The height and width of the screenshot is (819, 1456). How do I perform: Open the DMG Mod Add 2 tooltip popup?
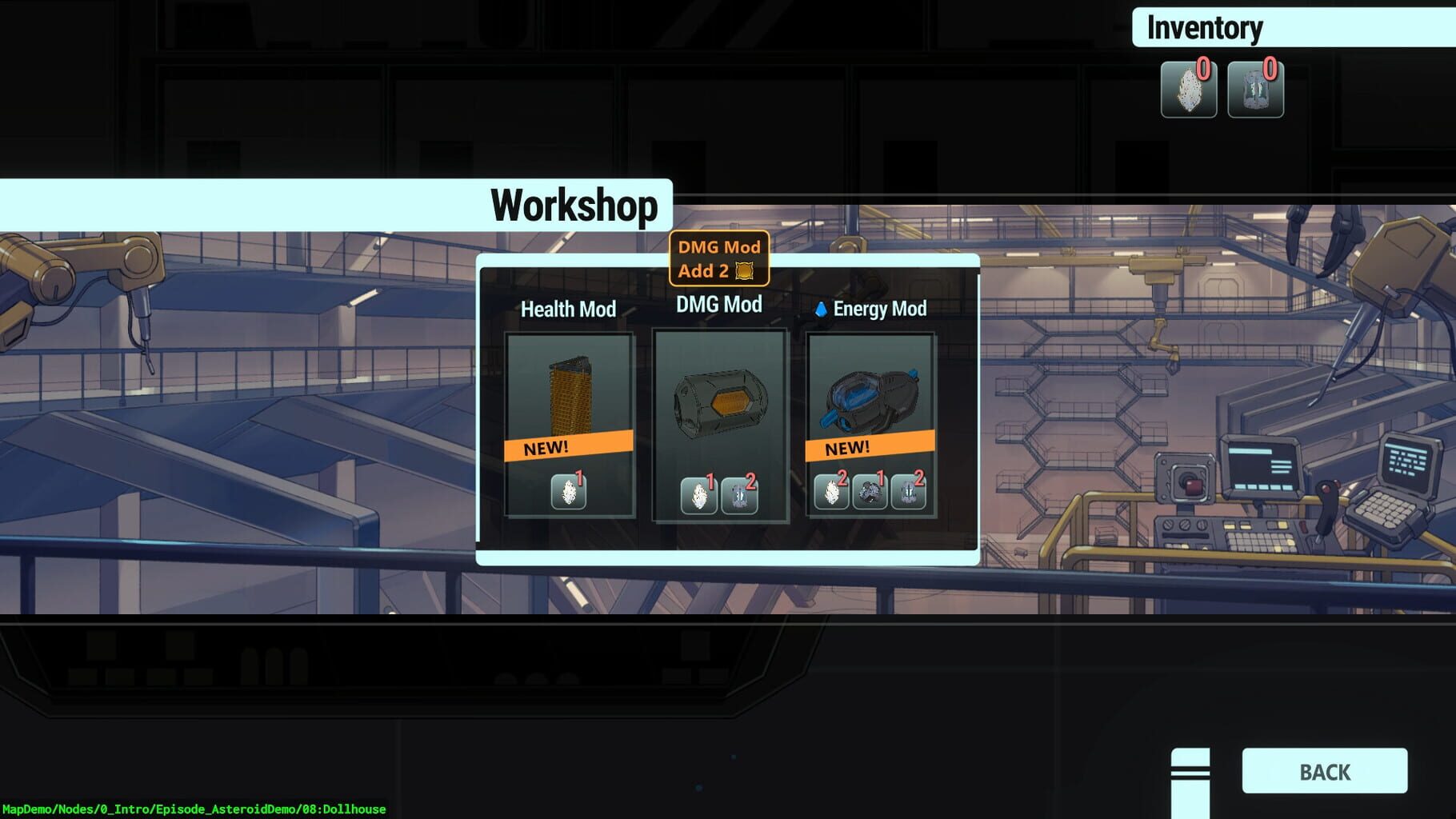click(x=718, y=258)
